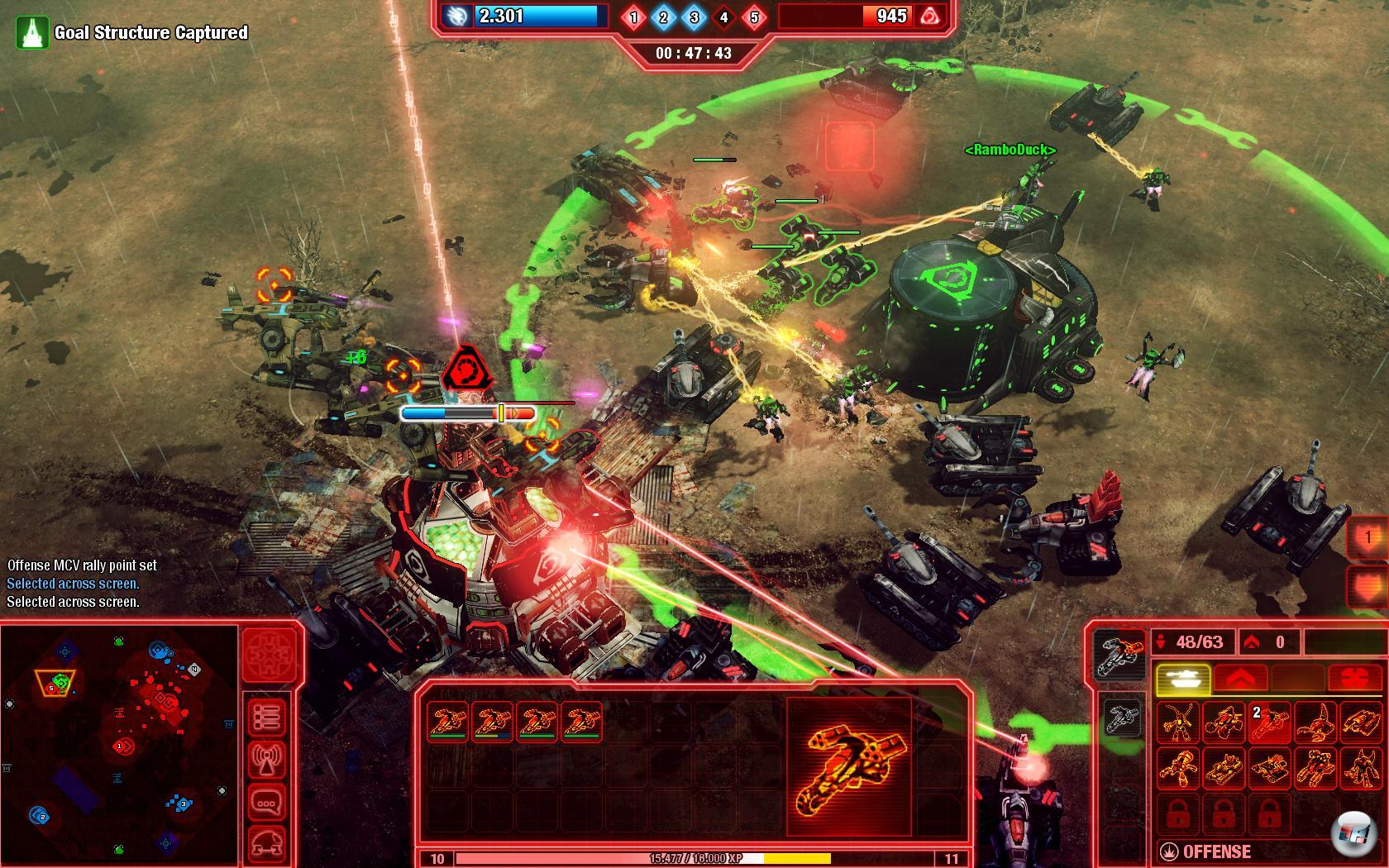Switch to the tank production tab
This screenshot has width=1389, height=868.
click(x=1182, y=679)
